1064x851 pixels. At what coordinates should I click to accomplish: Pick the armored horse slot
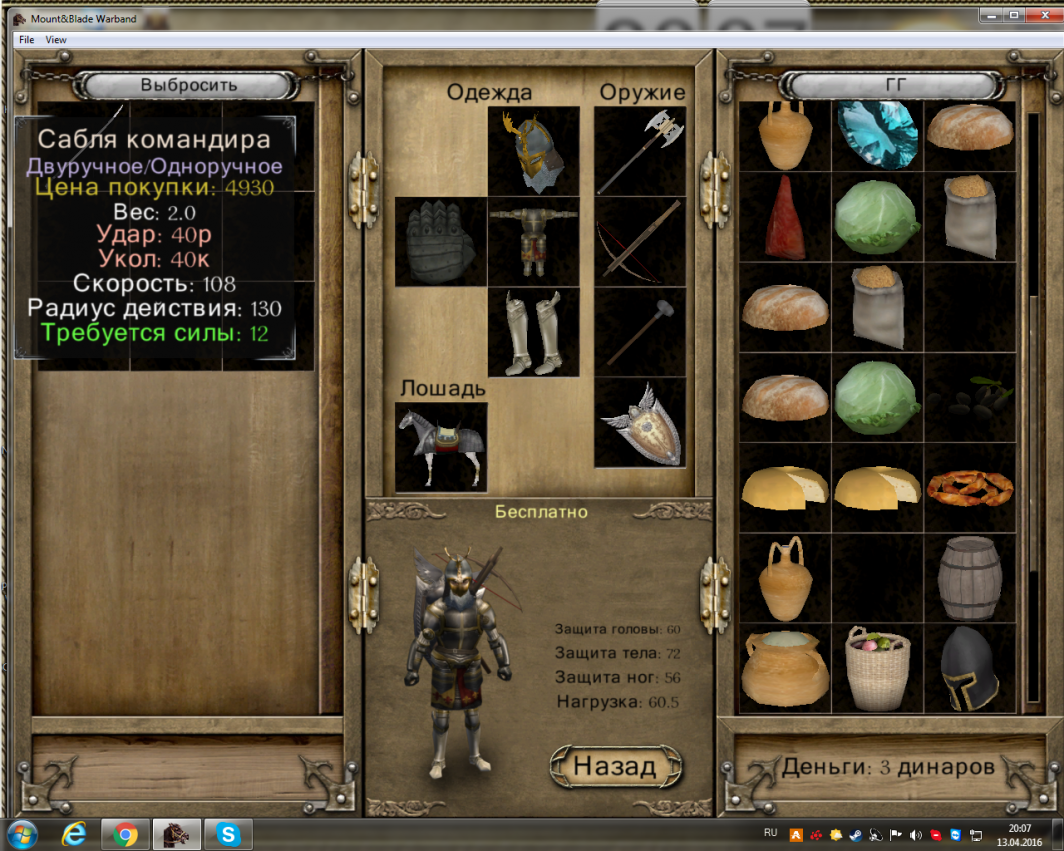click(x=441, y=447)
